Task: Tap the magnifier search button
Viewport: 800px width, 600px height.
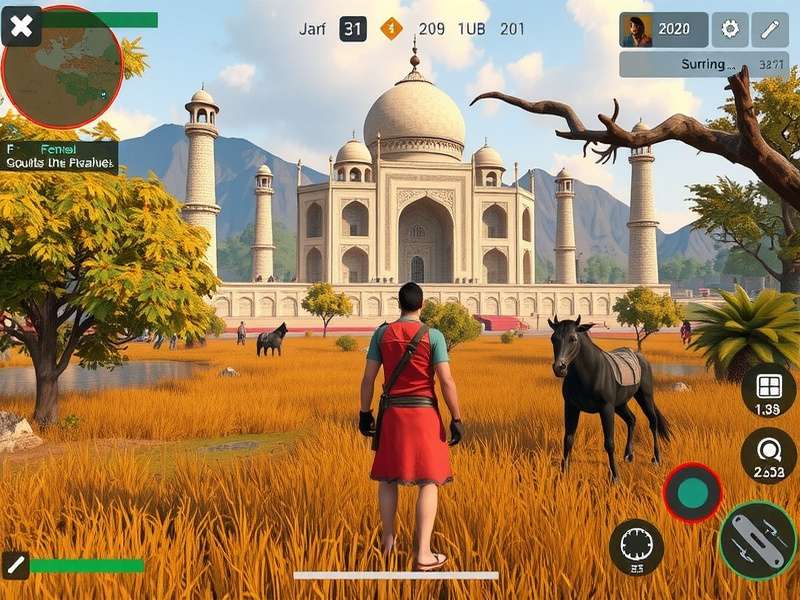Action: pyautogui.click(x=768, y=455)
